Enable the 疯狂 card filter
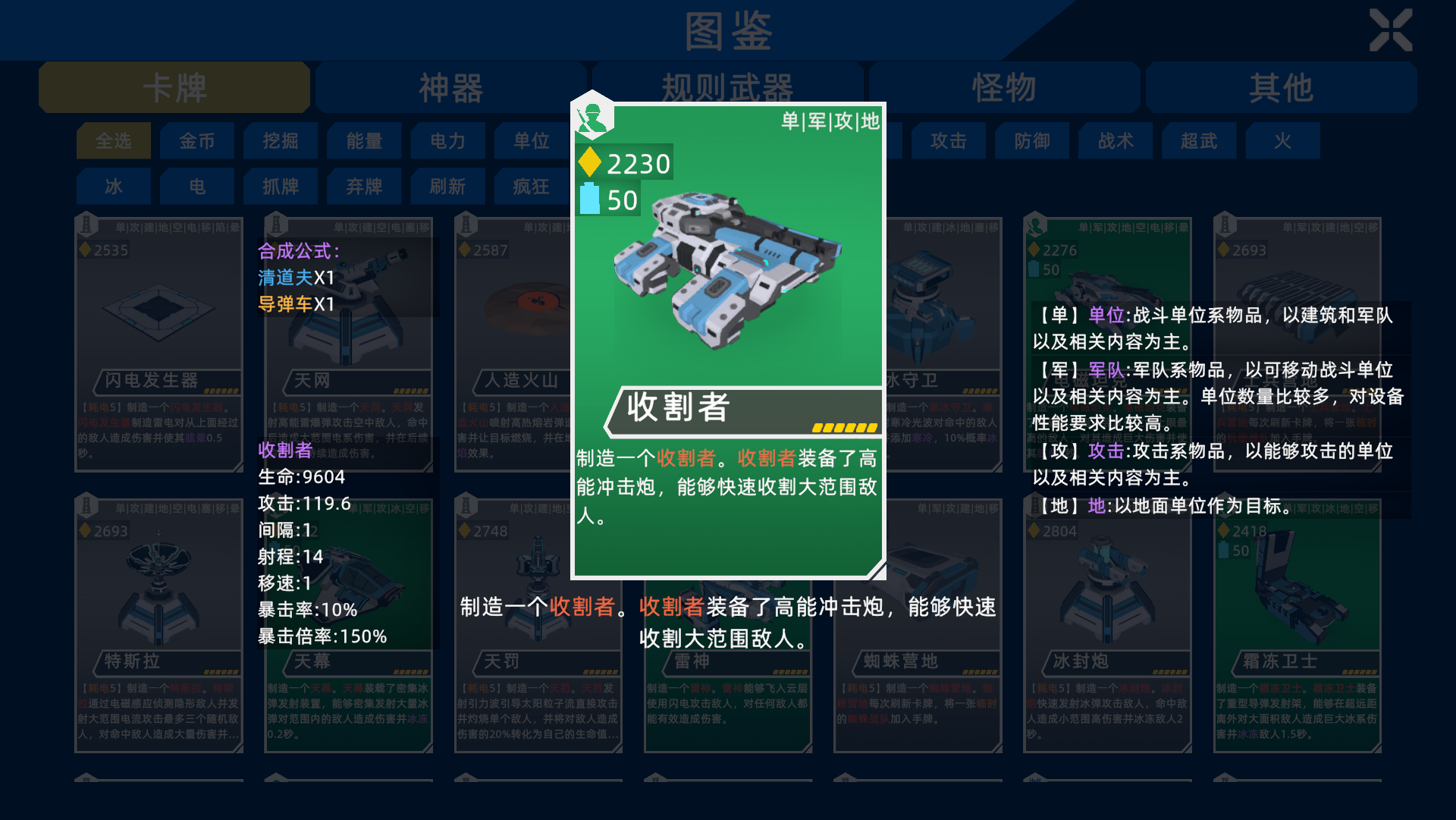 pos(531,186)
